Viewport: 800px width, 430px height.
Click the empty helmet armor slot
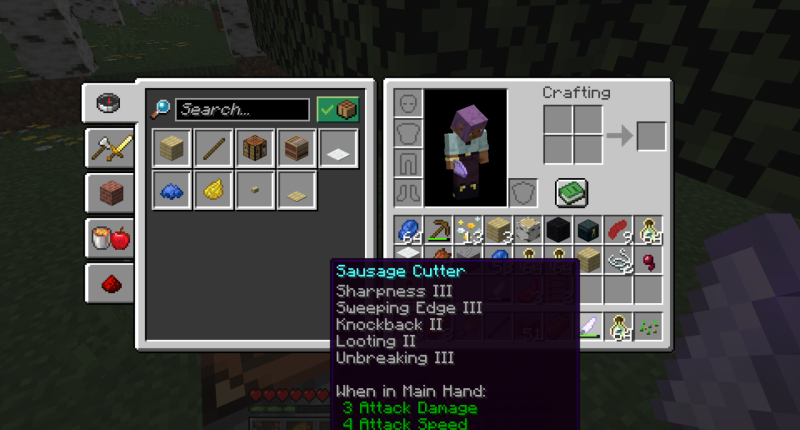tap(407, 104)
